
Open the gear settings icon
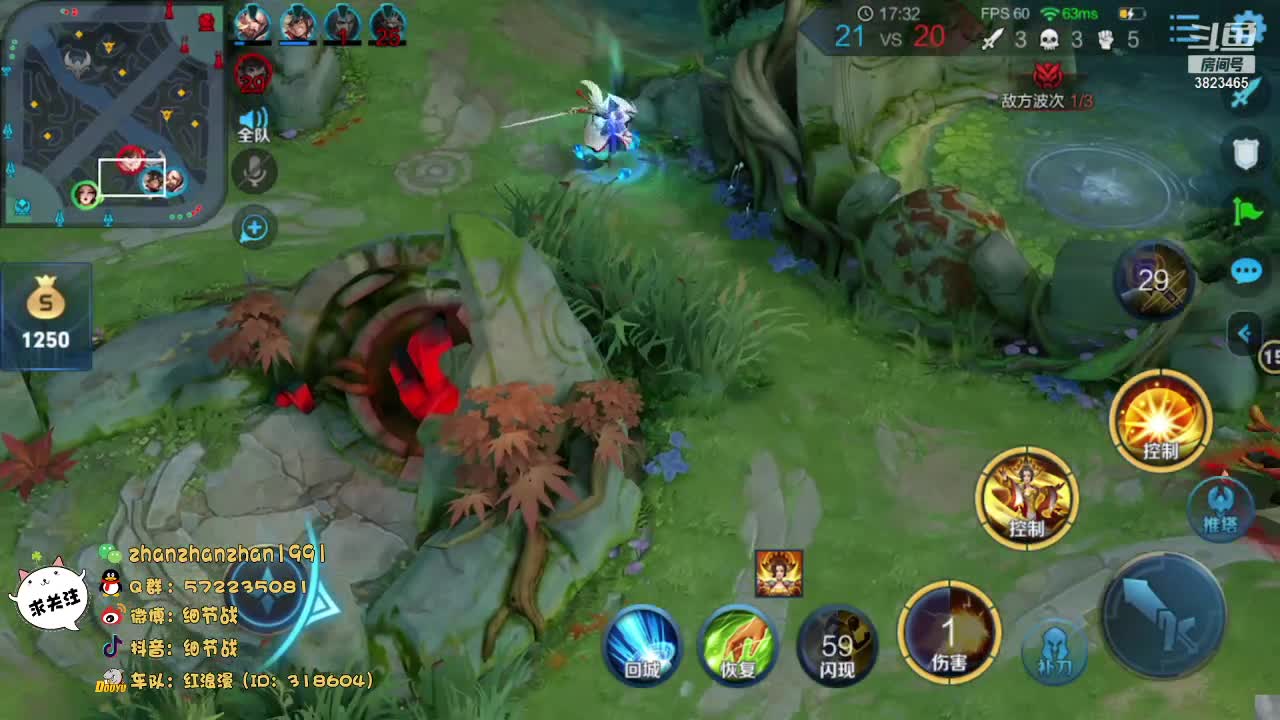click(1249, 28)
